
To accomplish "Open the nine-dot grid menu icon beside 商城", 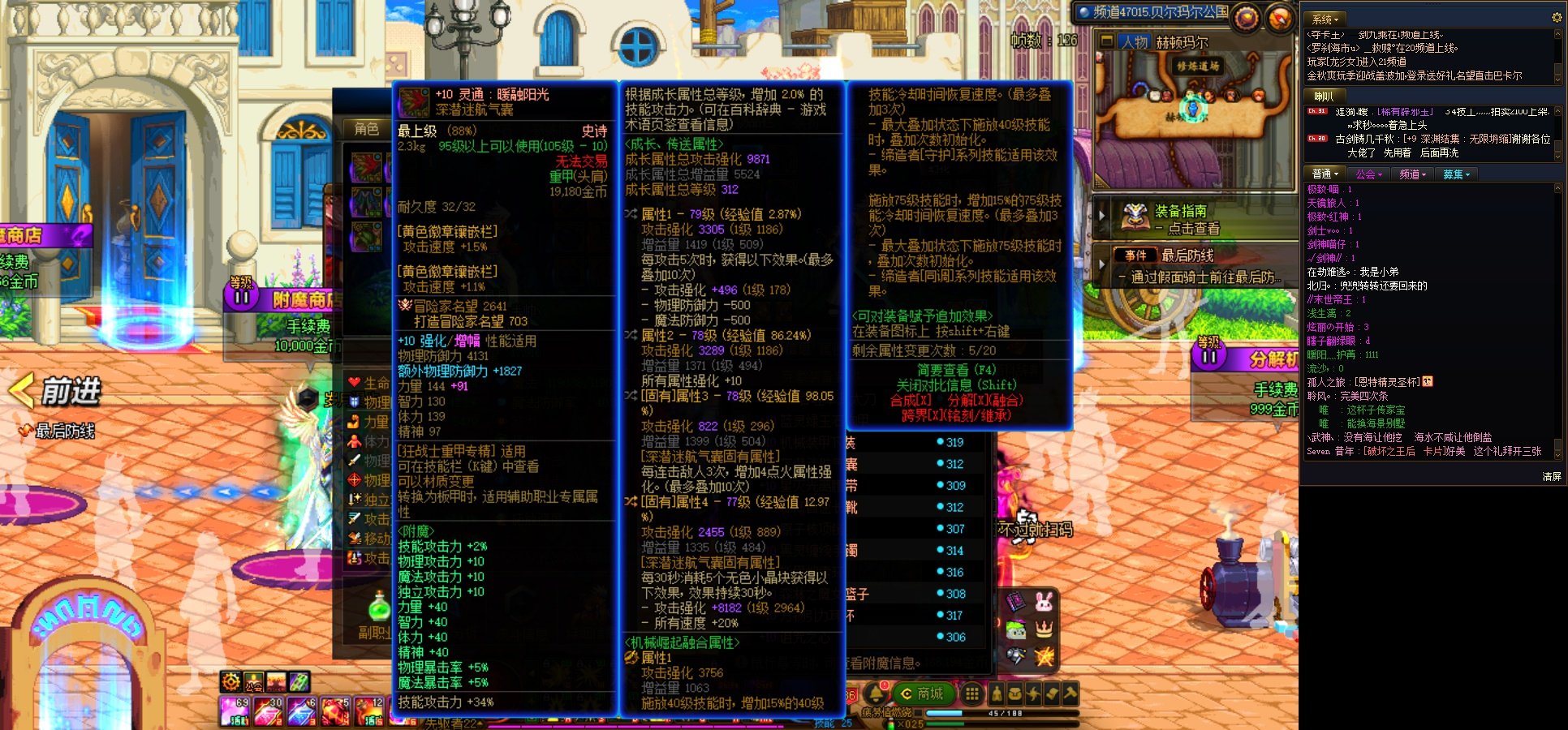I will point(972,692).
